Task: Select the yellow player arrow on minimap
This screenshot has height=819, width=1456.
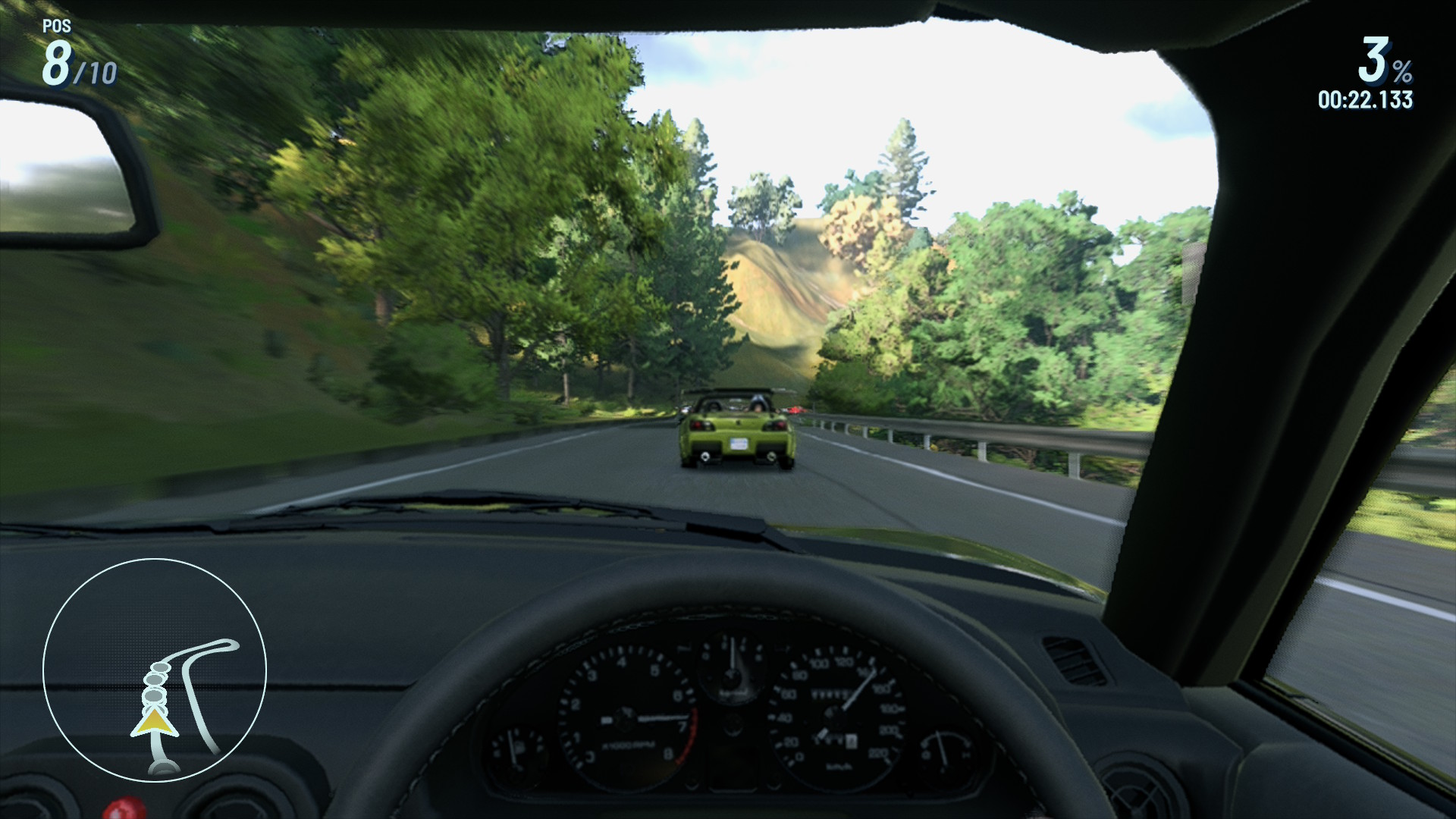Action: pyautogui.click(x=154, y=723)
